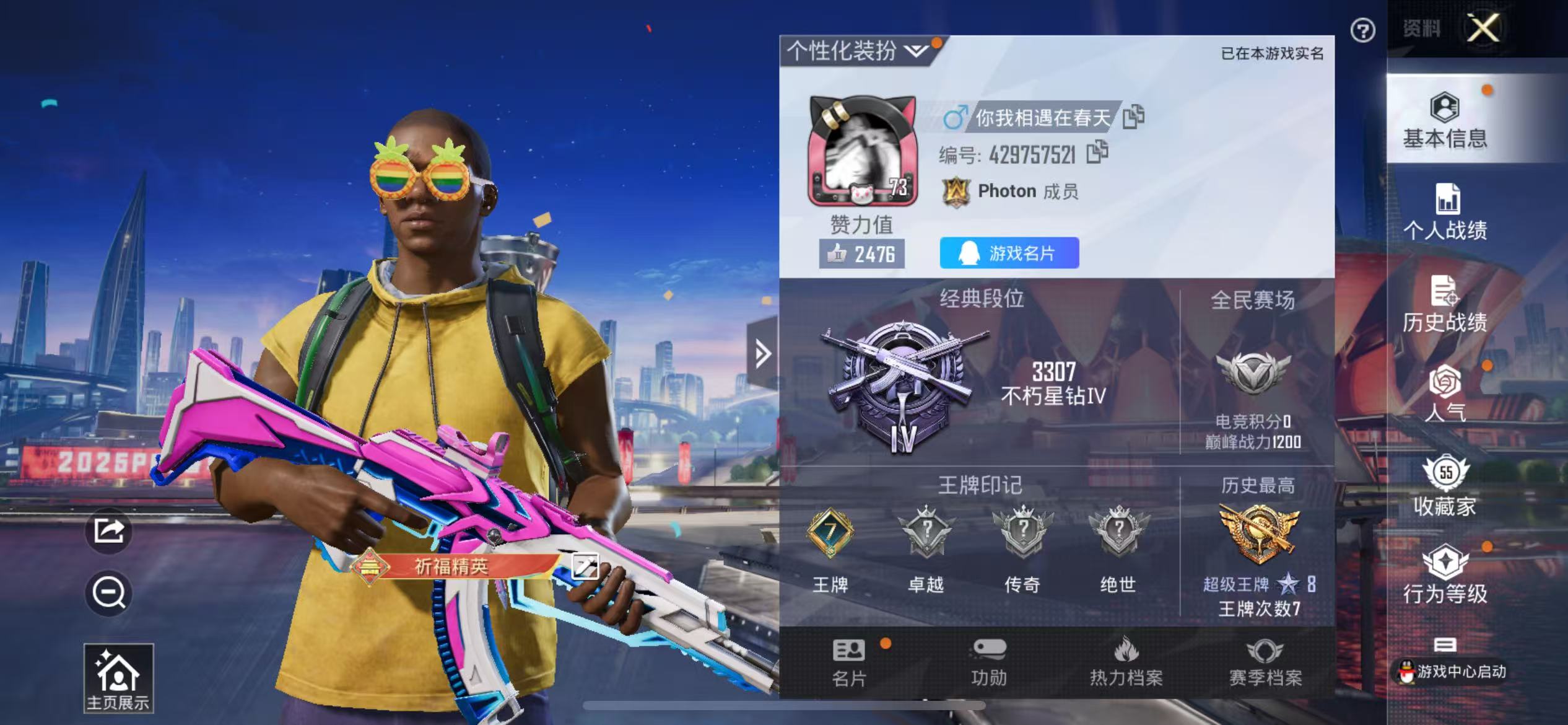Screen dimensions: 1568x725
Task: Switch to the 基本信息 tab
Action: pos(1445,121)
